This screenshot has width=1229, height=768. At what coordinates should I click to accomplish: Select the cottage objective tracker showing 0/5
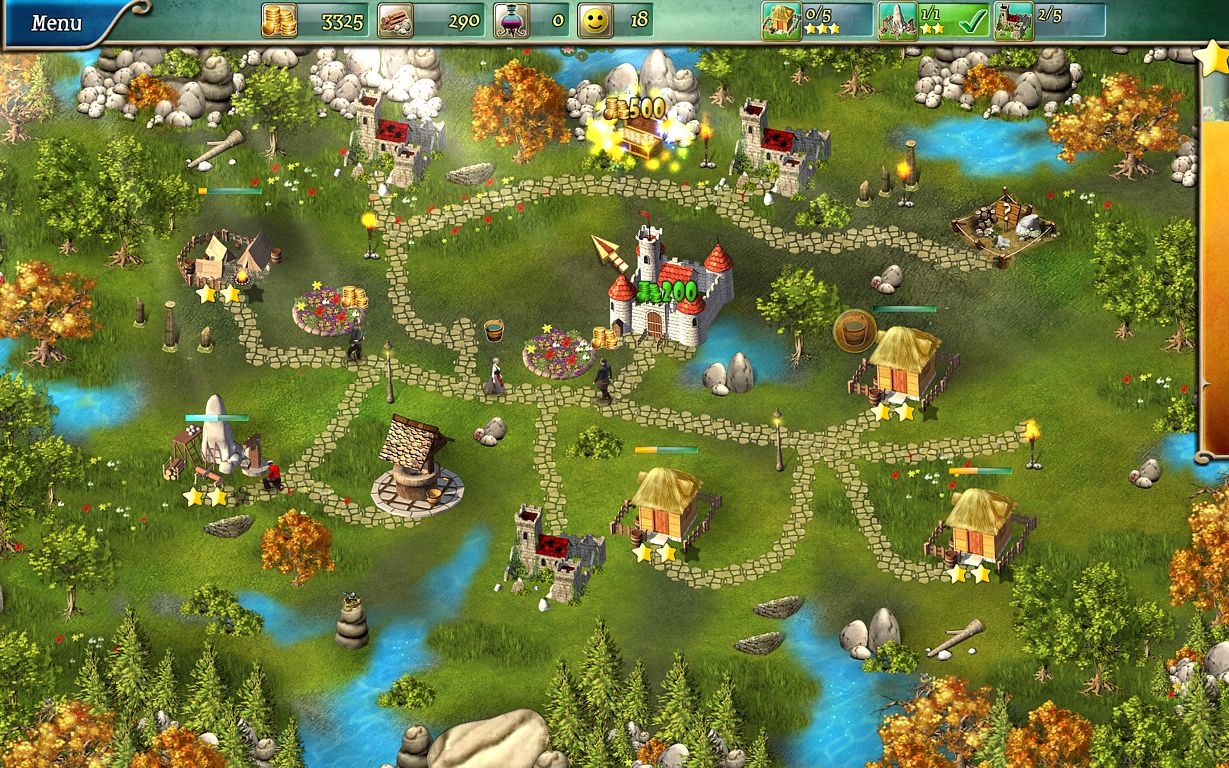pyautogui.click(x=816, y=20)
